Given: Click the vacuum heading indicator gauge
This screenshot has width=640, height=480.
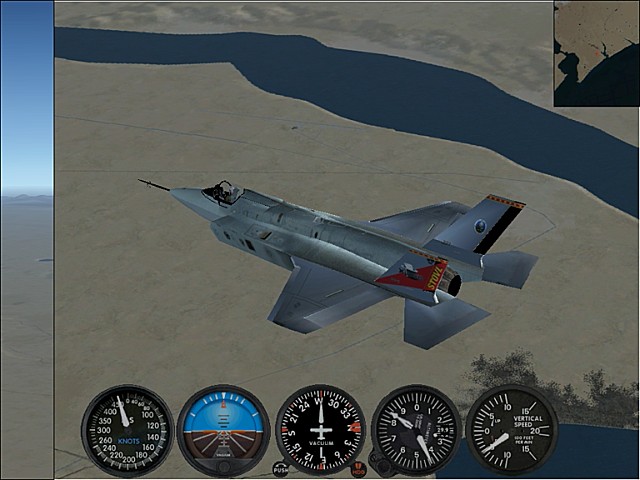Looking at the screenshot, I should pos(320,430).
